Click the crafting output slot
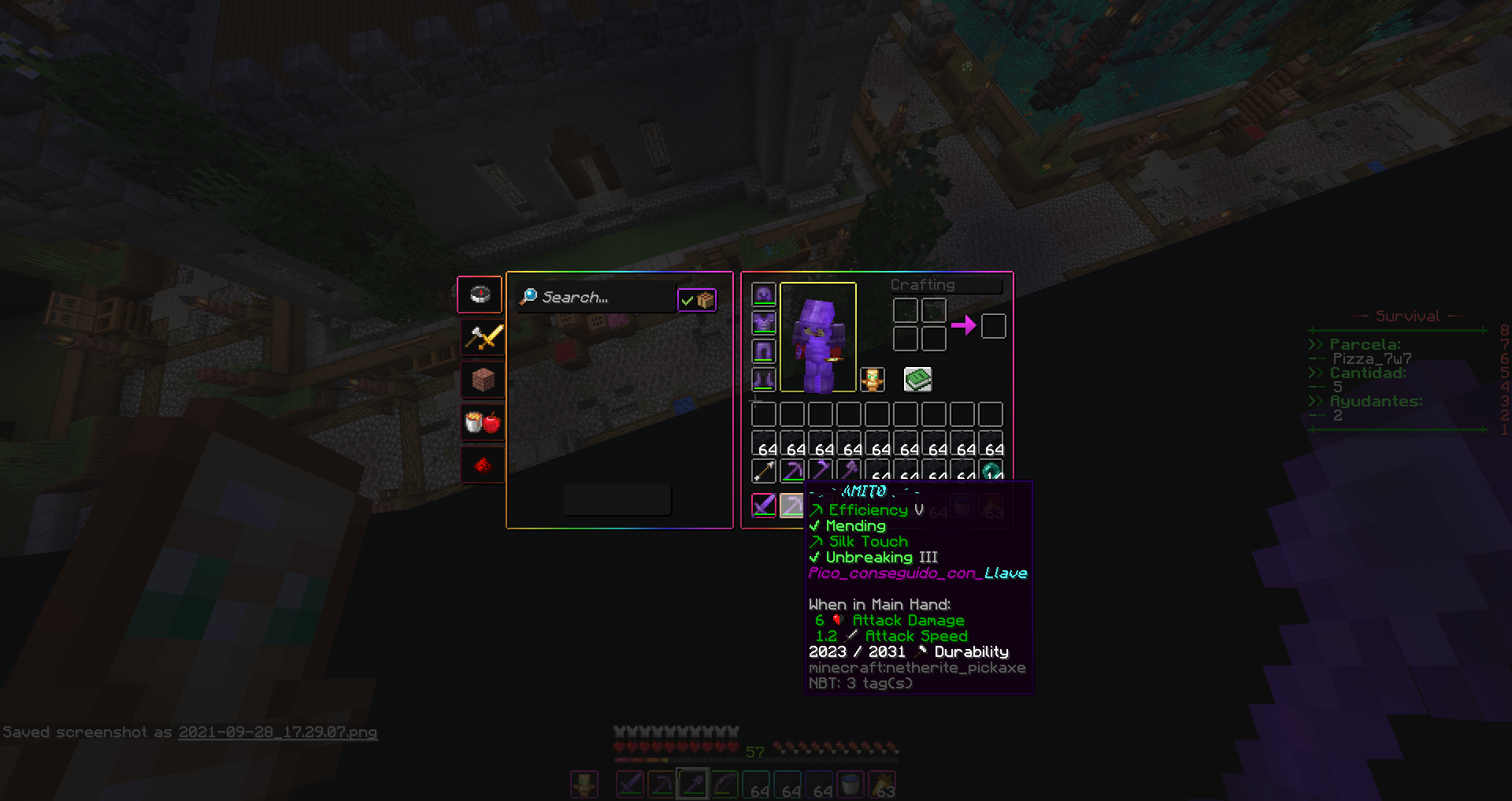This screenshot has height=801, width=1512. pyautogui.click(x=993, y=325)
